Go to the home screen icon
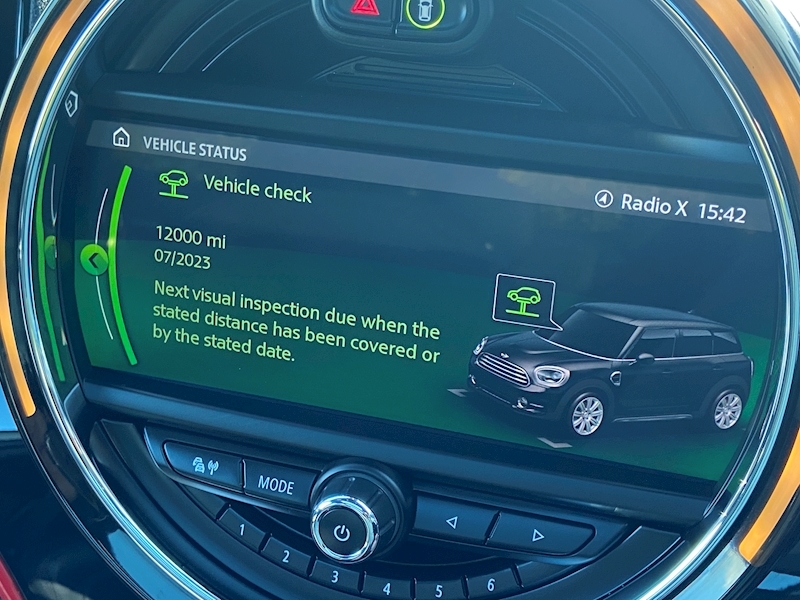Viewport: 800px width, 600px height. 121,137
